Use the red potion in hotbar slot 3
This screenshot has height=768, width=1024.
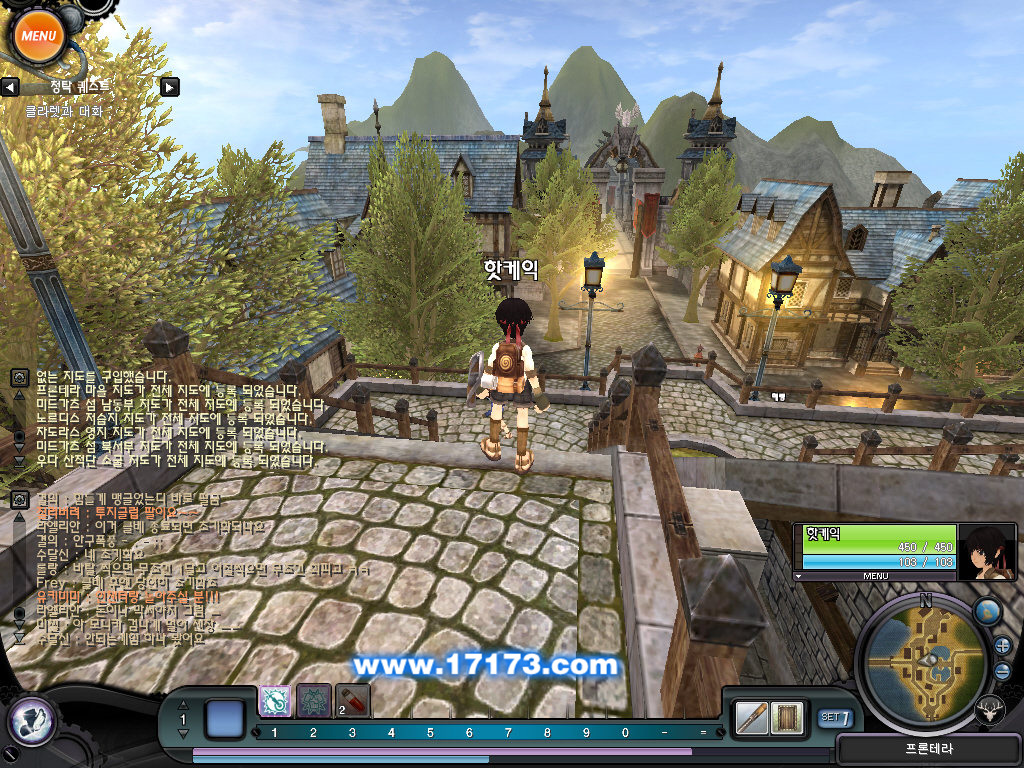coord(352,701)
